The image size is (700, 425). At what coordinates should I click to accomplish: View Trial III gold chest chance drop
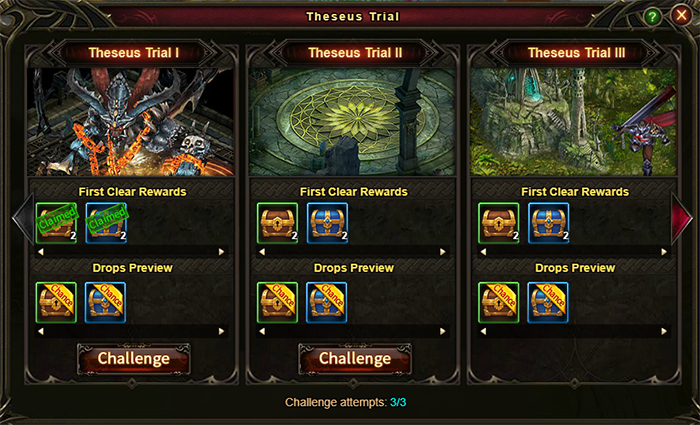coord(498,302)
